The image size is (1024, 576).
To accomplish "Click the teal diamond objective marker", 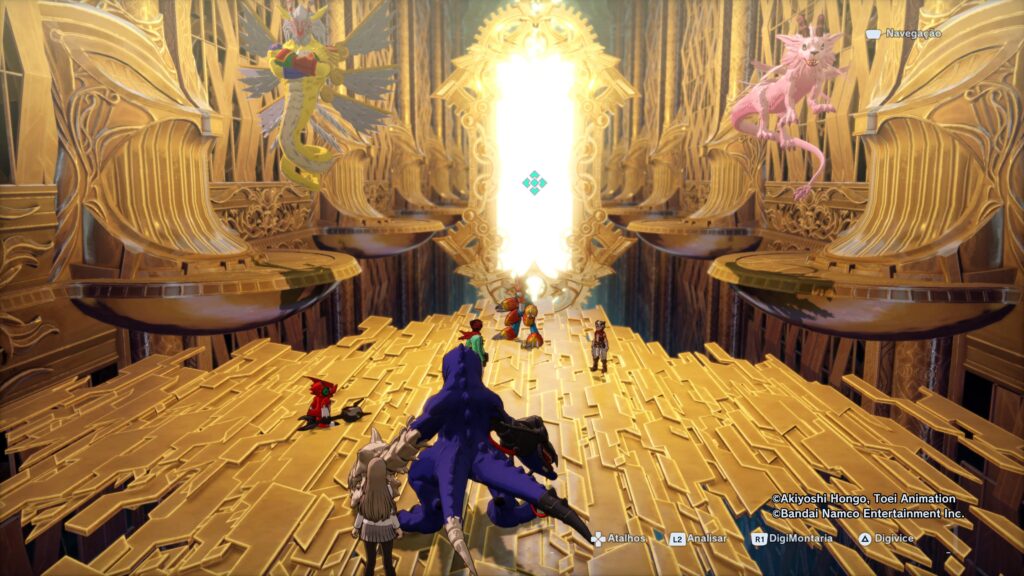I will (535, 182).
